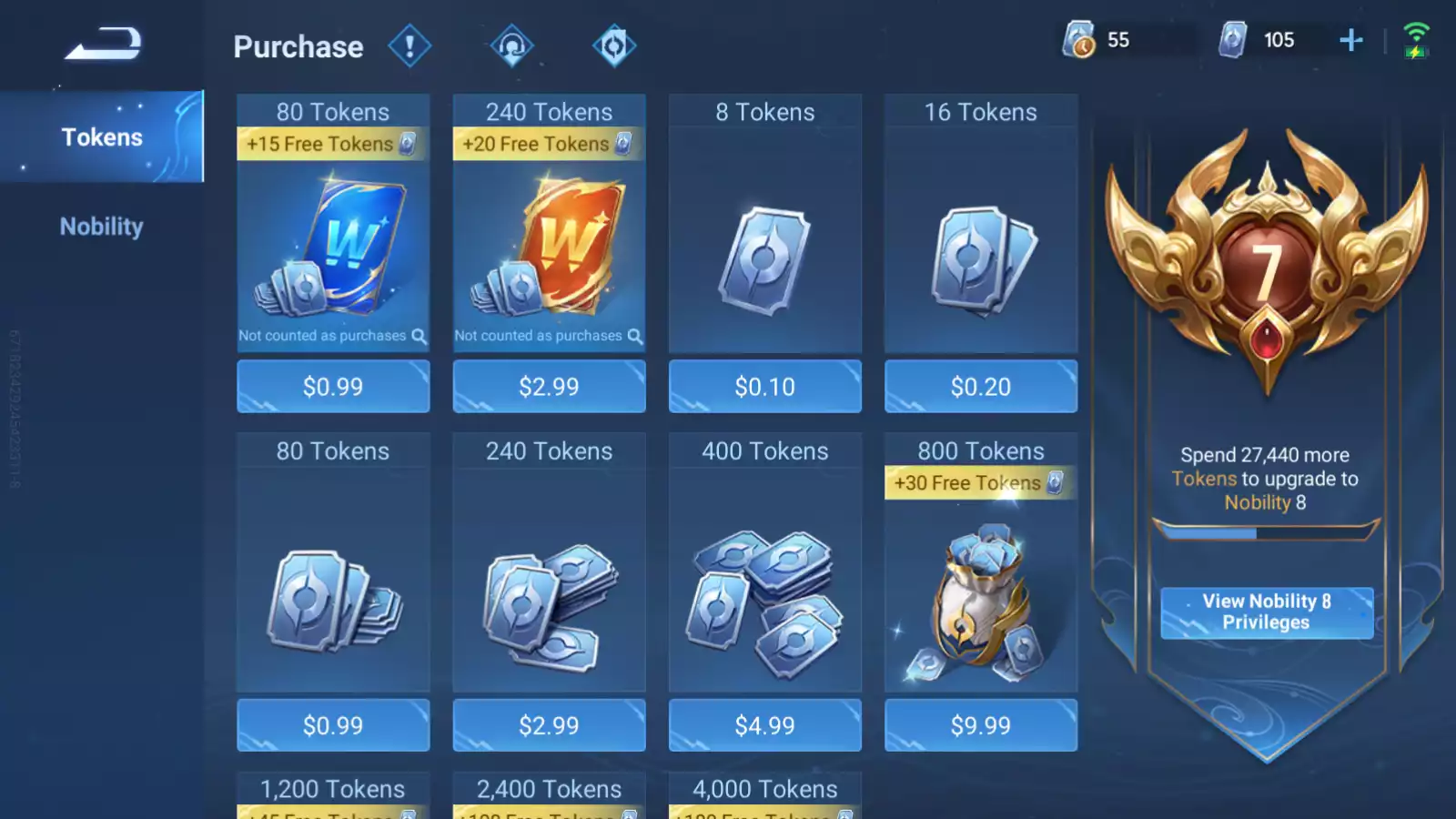Viewport: 1456px width, 819px height.
Task: Buy 80 Tokens bundle with +15 free
Action: [x=333, y=387]
